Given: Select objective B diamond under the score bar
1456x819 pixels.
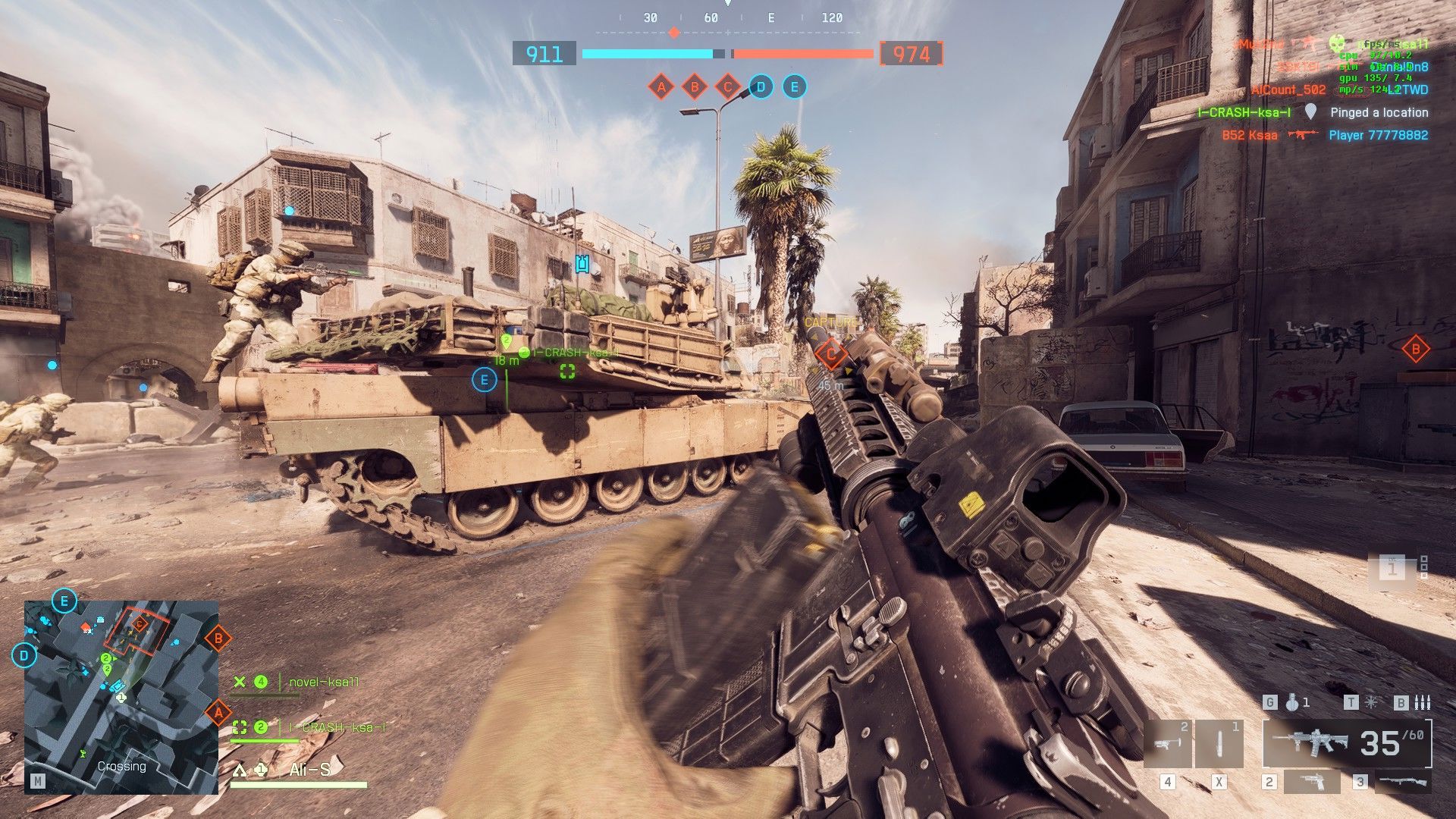Looking at the screenshot, I should [694, 87].
